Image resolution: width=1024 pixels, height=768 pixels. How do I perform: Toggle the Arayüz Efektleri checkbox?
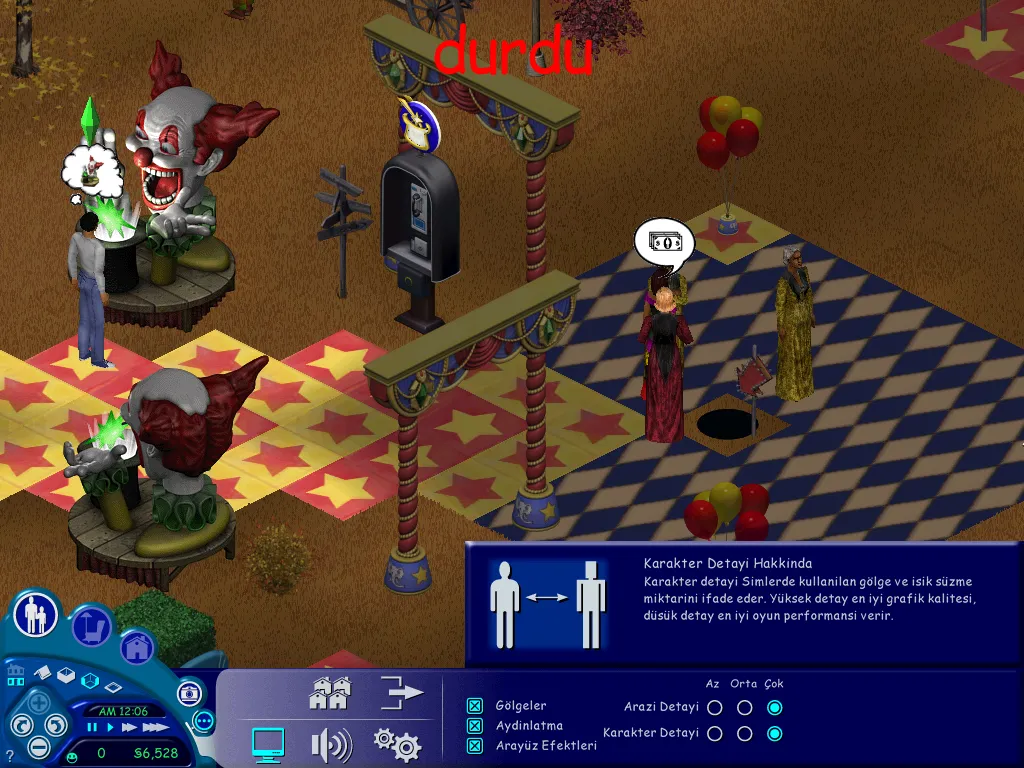click(x=475, y=746)
